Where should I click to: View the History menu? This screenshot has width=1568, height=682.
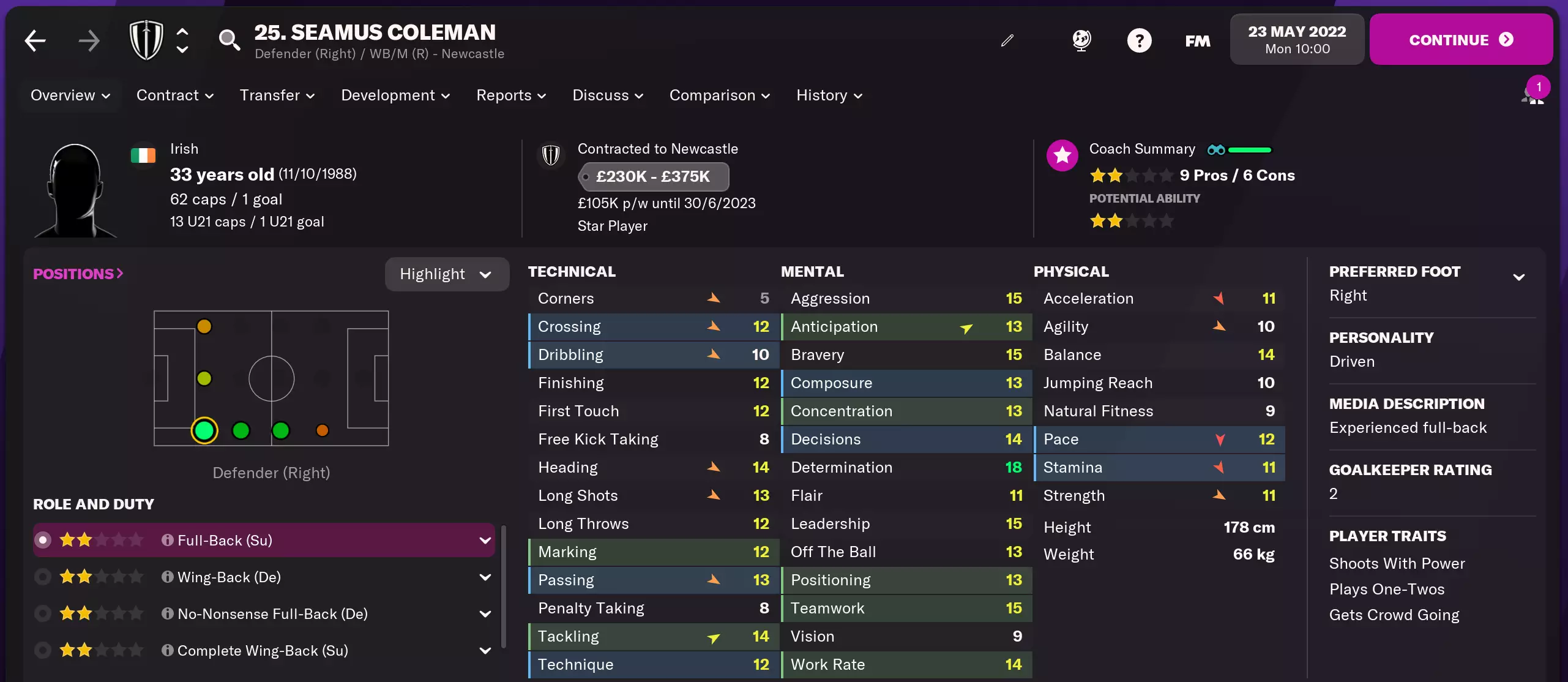click(x=829, y=96)
